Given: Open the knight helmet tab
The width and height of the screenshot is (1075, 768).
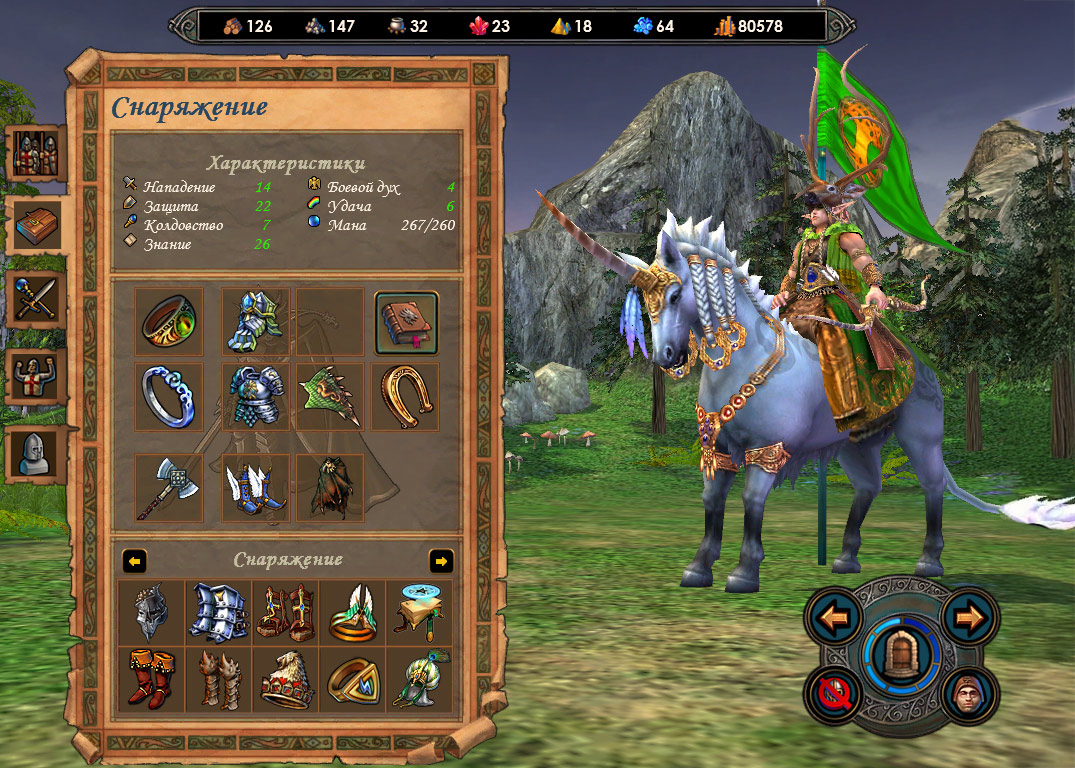Looking at the screenshot, I should click(x=38, y=453).
